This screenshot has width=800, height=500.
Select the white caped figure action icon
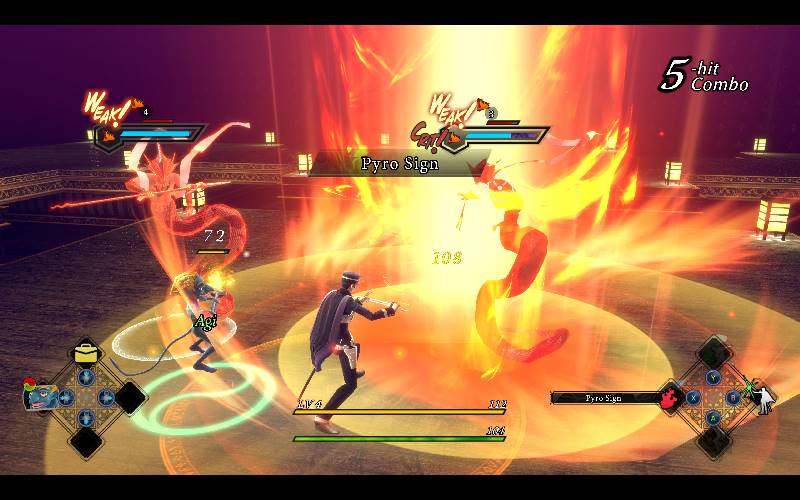(762, 397)
